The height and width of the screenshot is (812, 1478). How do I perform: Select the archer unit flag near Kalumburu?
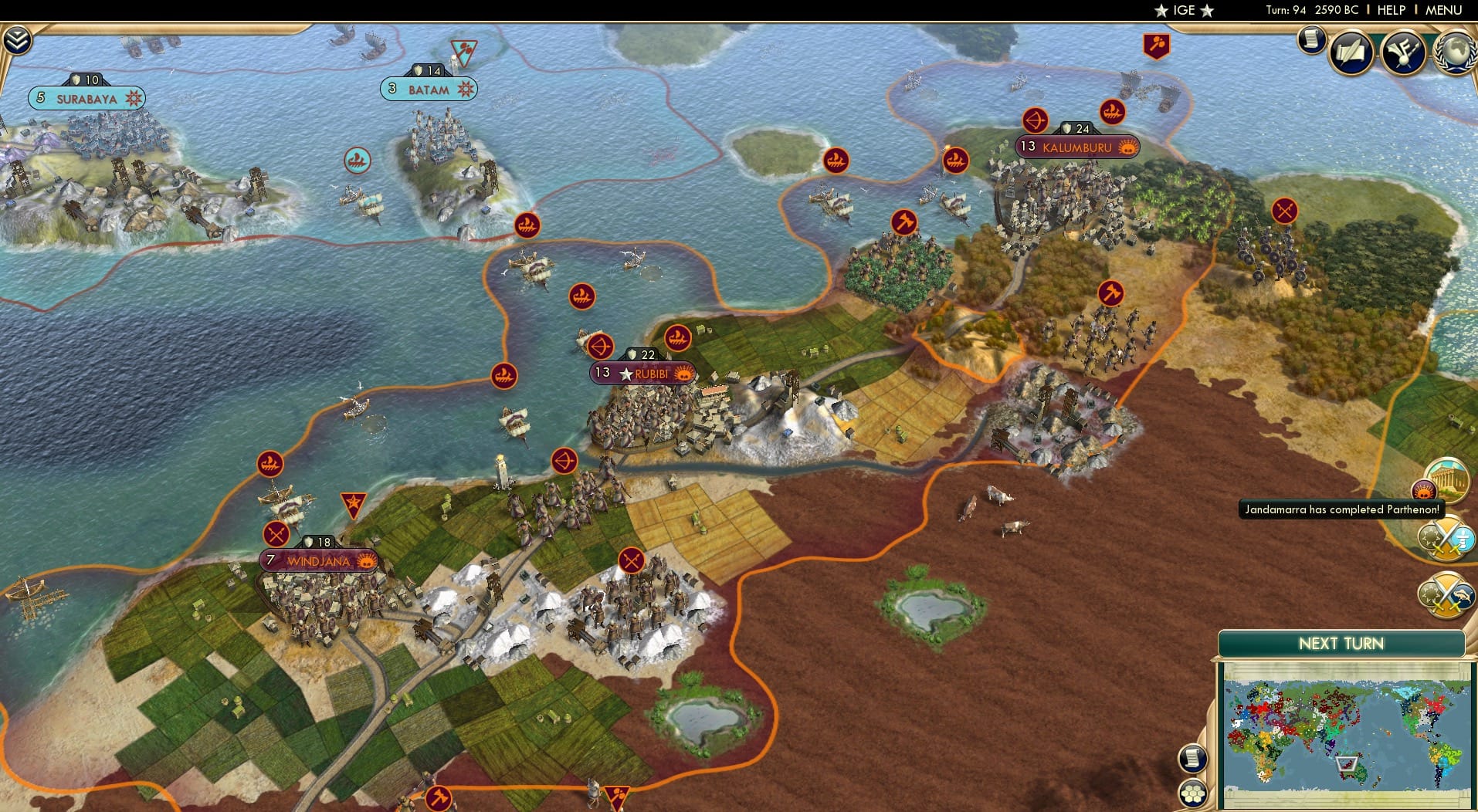(x=1035, y=121)
